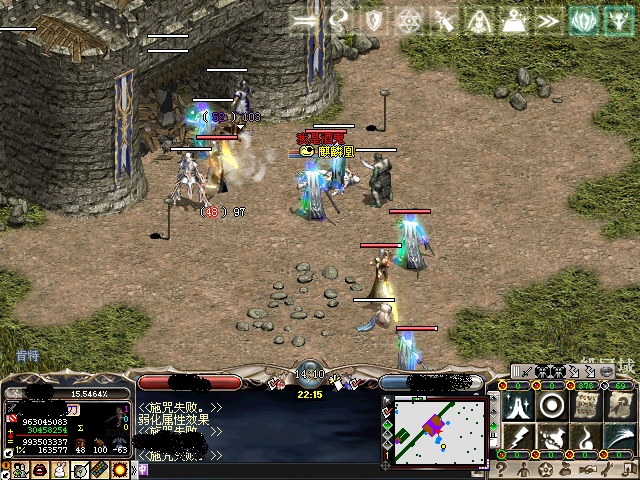The height and width of the screenshot is (480, 640).
Task: Select the white ring skill icon
Action: [551, 406]
